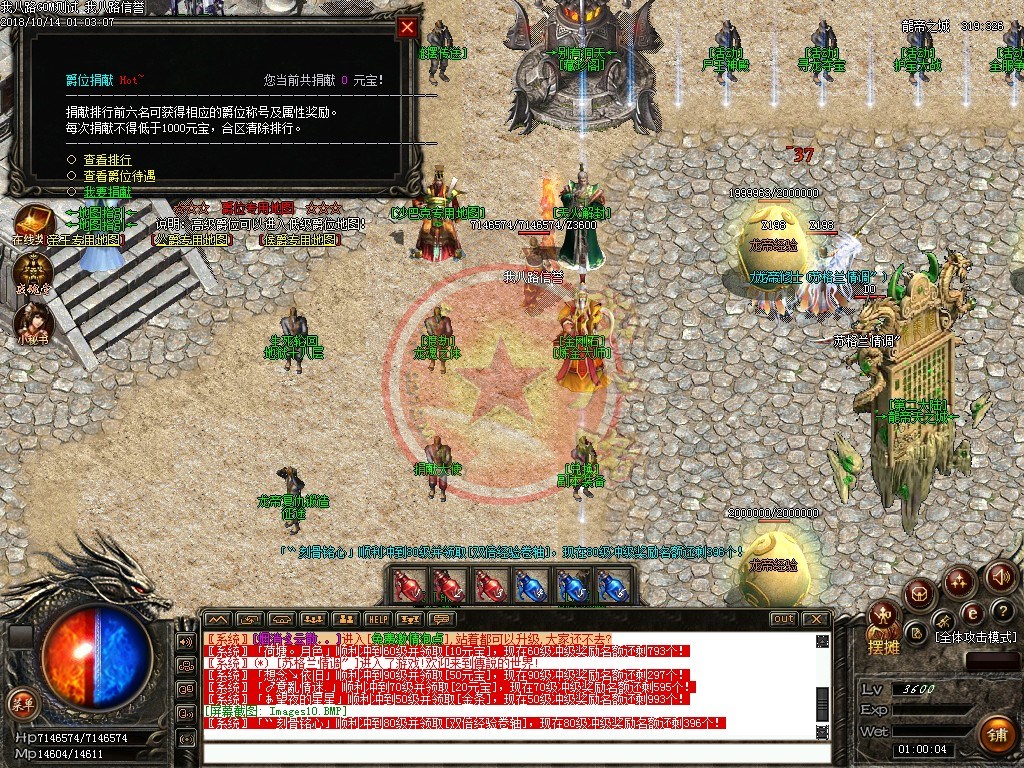Click the chat panel's out button
This screenshot has width=1024, height=768.
[784, 619]
